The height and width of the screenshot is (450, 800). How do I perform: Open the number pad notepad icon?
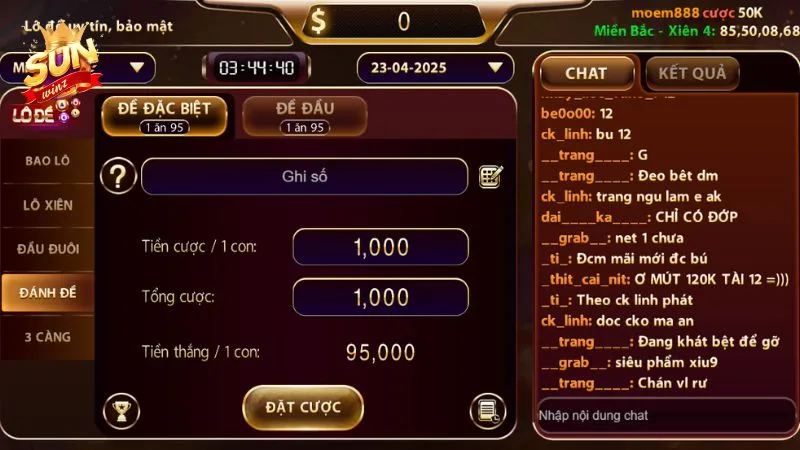click(x=490, y=177)
